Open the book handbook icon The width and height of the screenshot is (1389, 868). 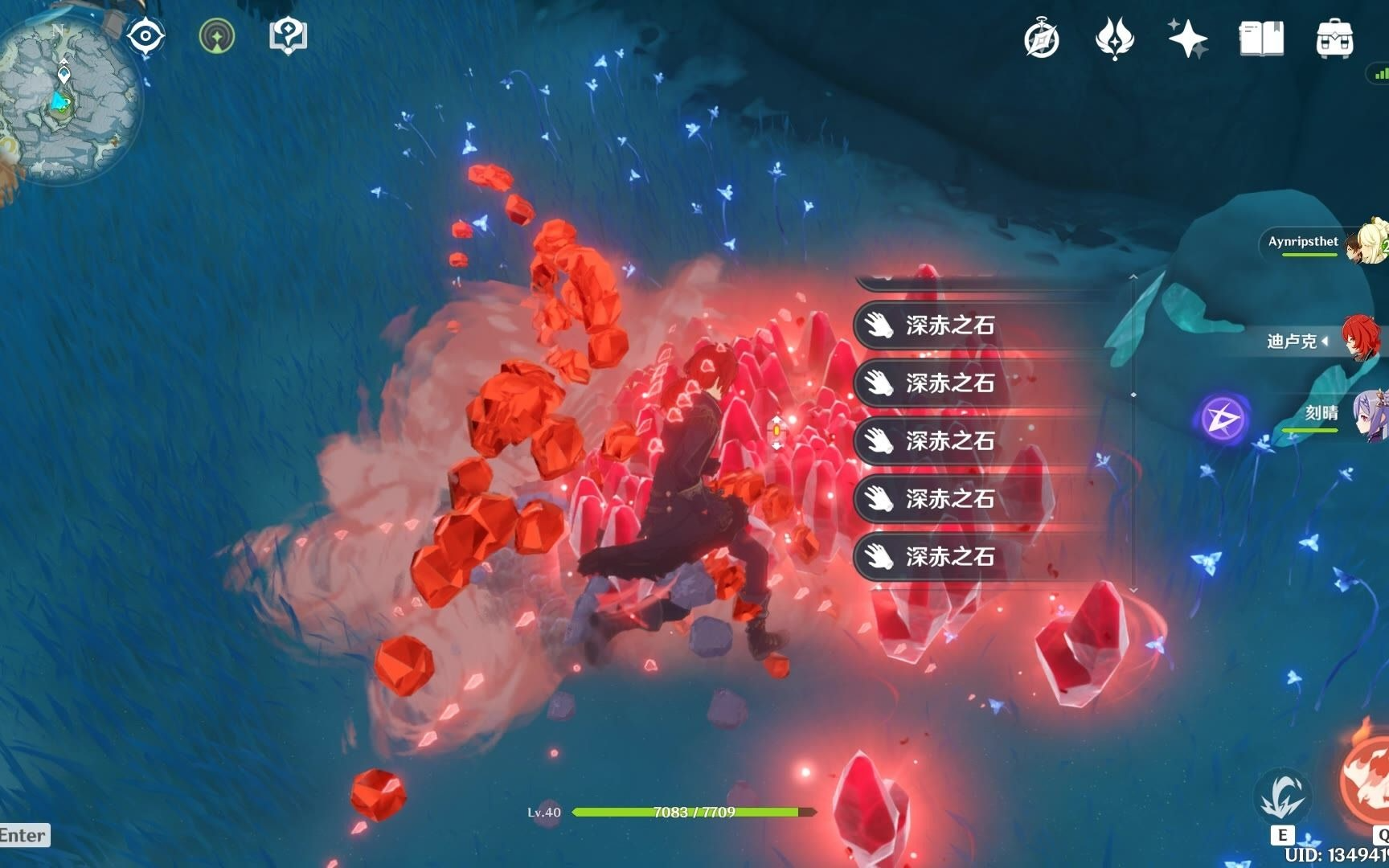click(1261, 39)
